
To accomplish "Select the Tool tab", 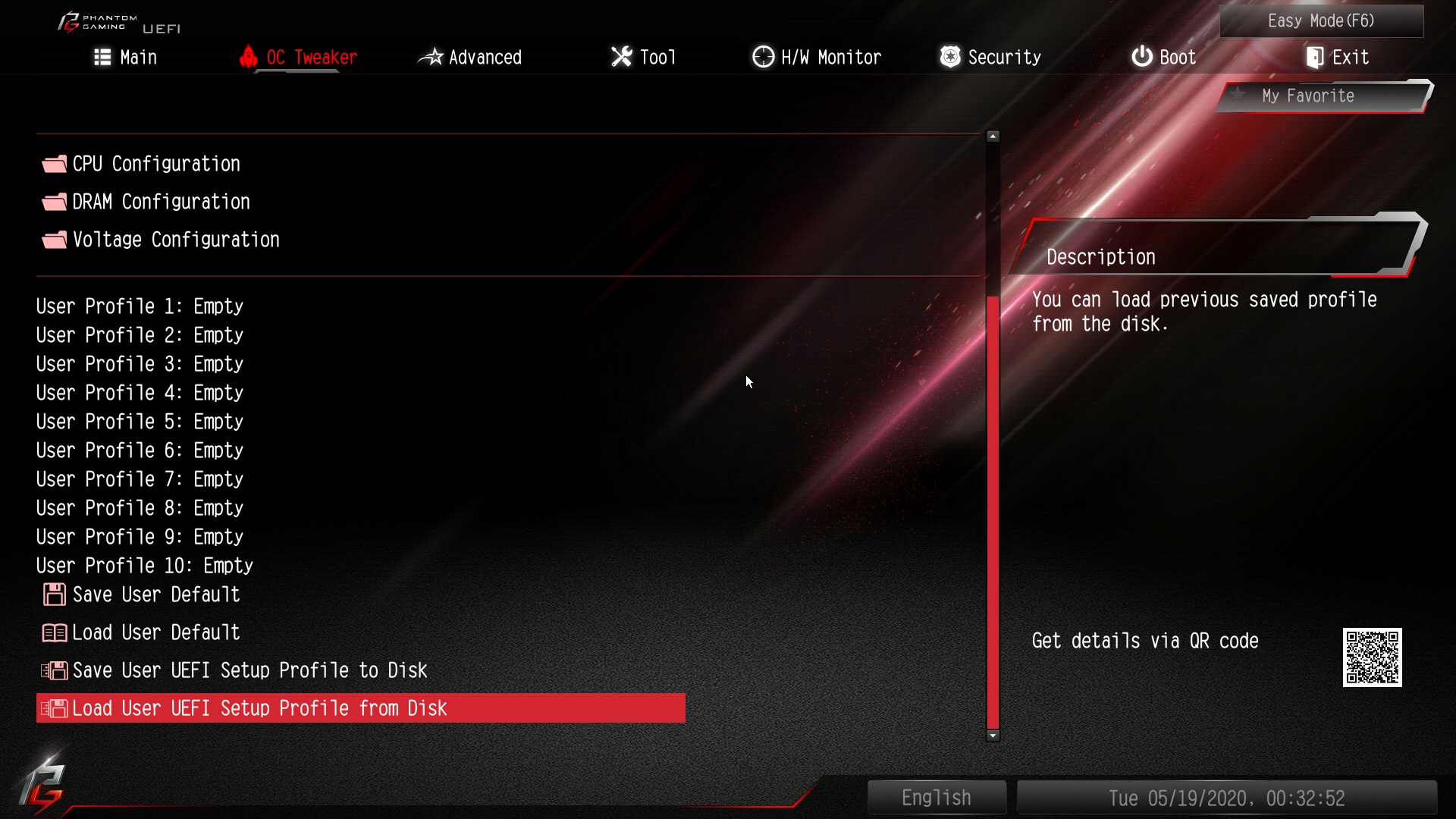I will [643, 58].
